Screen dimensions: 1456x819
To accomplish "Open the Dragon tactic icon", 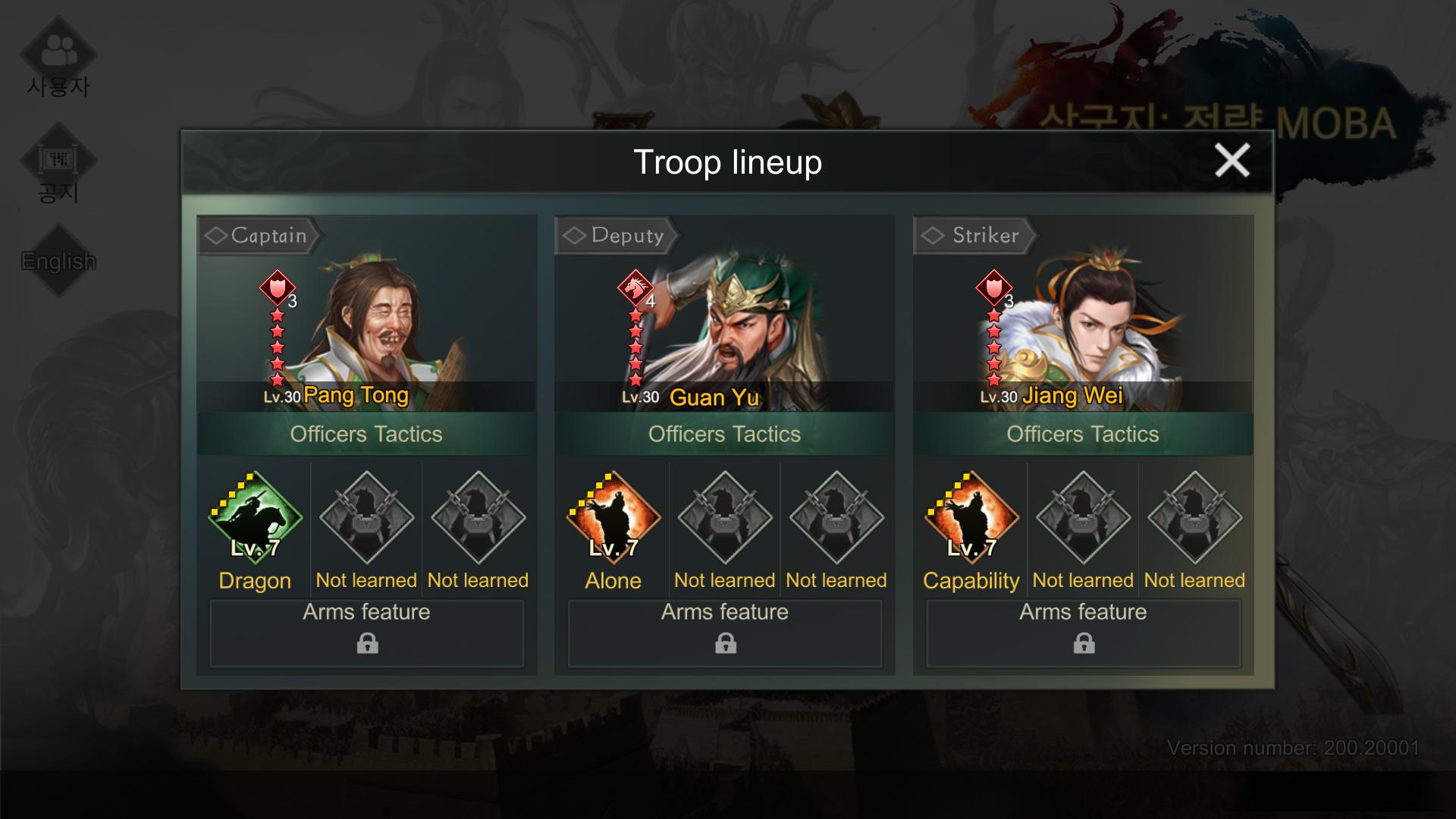I will pyautogui.click(x=255, y=519).
